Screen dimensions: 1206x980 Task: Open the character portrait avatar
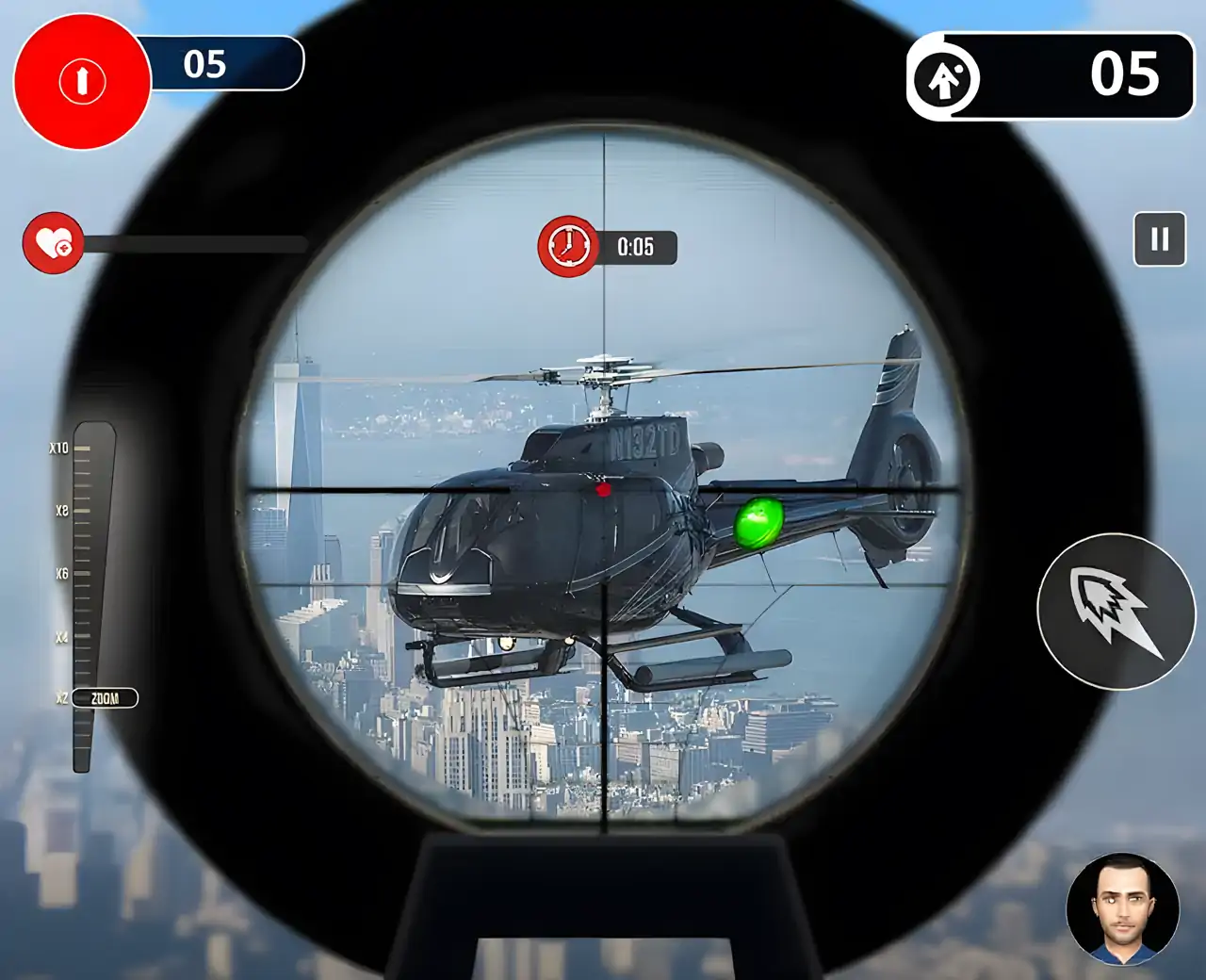[x=1122, y=909]
